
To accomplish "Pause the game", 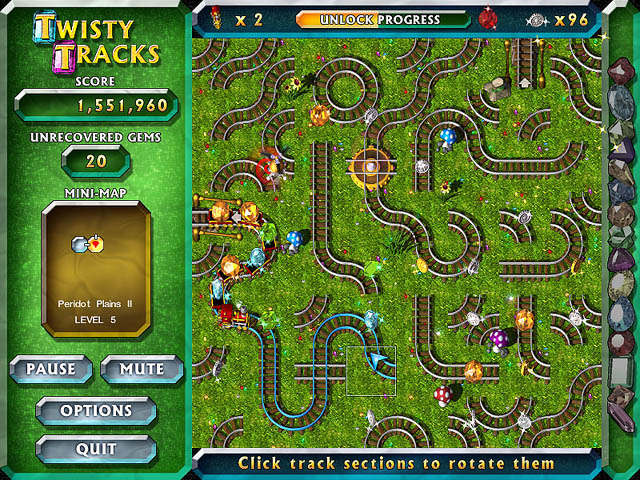I will tap(51, 369).
